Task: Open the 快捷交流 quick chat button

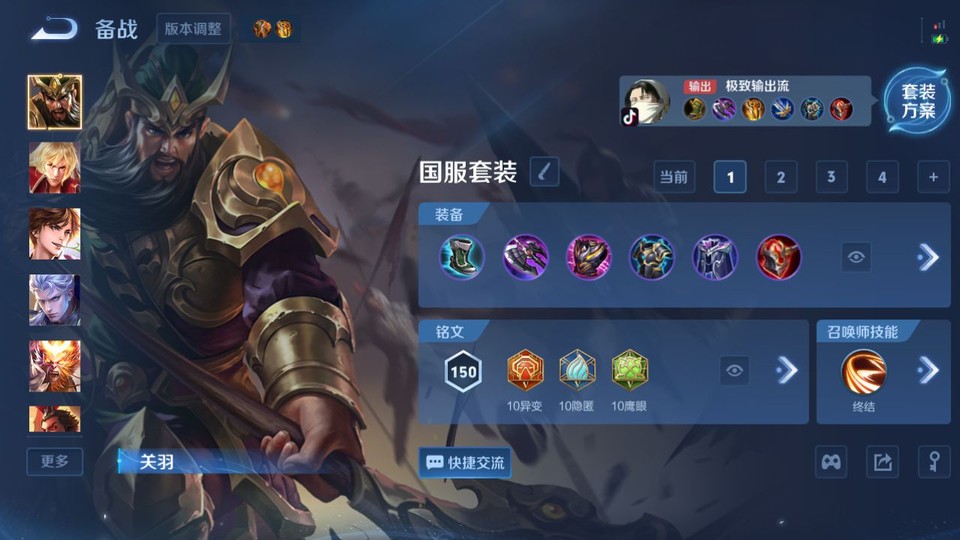Action: tap(465, 463)
